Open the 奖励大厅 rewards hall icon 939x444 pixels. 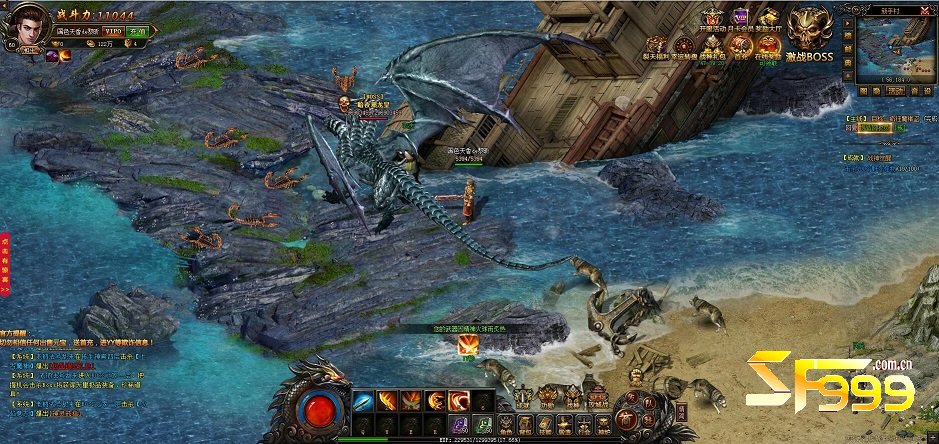tap(768, 20)
